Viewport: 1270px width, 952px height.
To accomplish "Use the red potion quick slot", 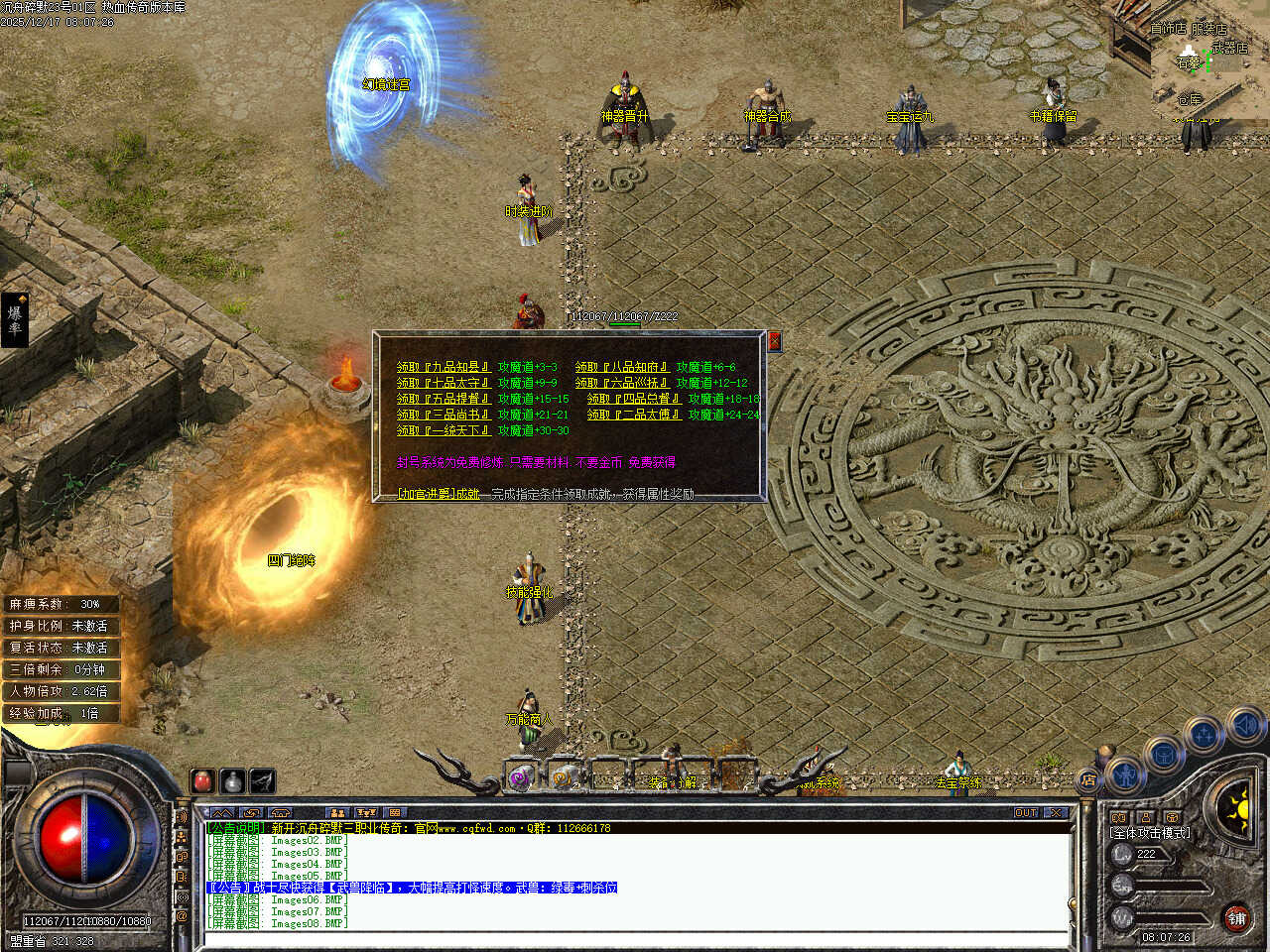I will [x=203, y=781].
